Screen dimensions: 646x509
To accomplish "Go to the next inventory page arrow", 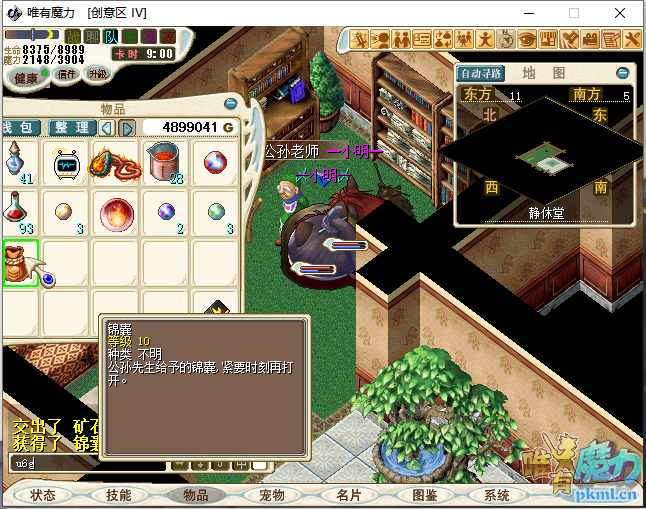I will coord(127,128).
